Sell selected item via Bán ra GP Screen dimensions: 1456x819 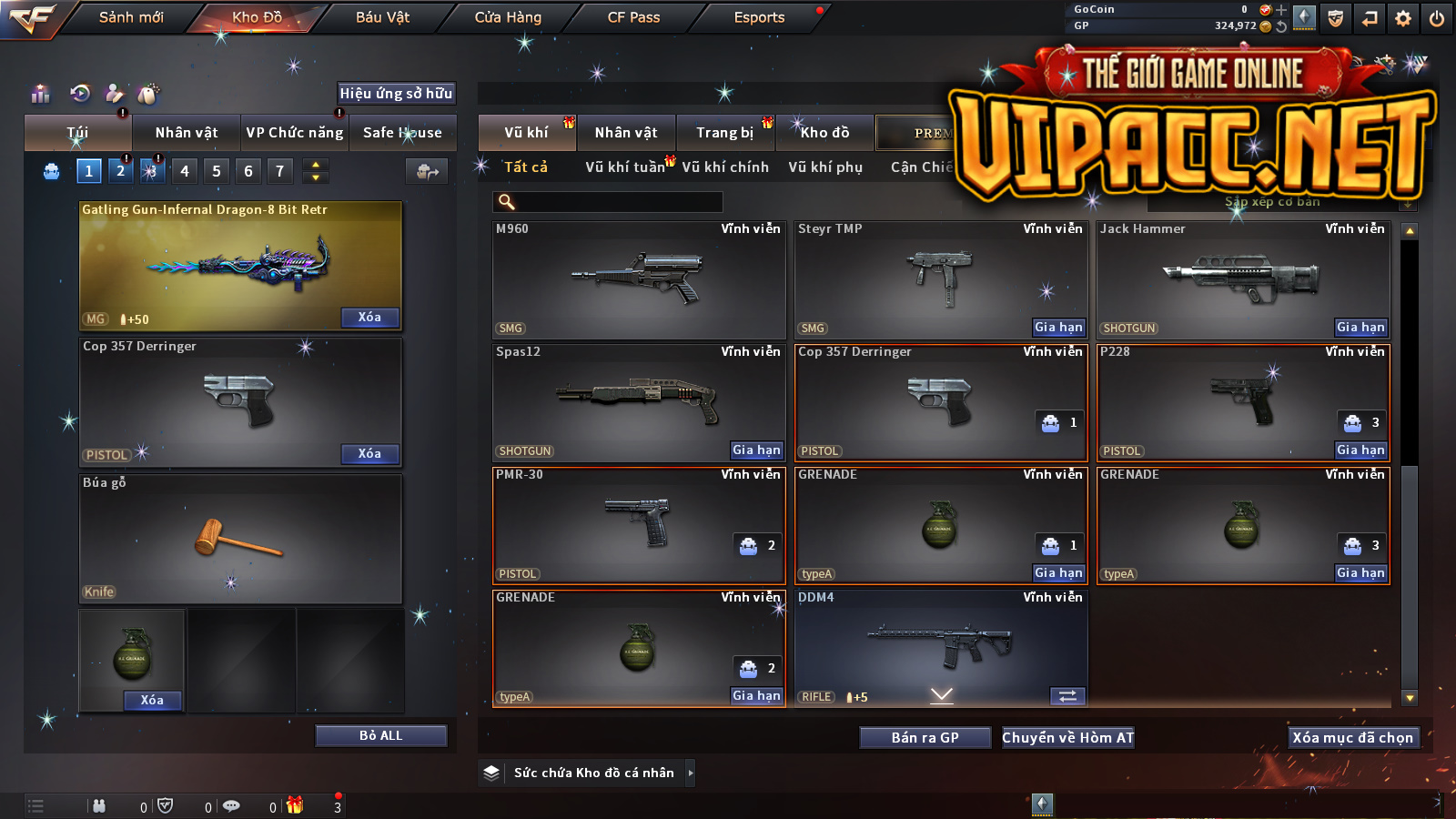pos(925,738)
